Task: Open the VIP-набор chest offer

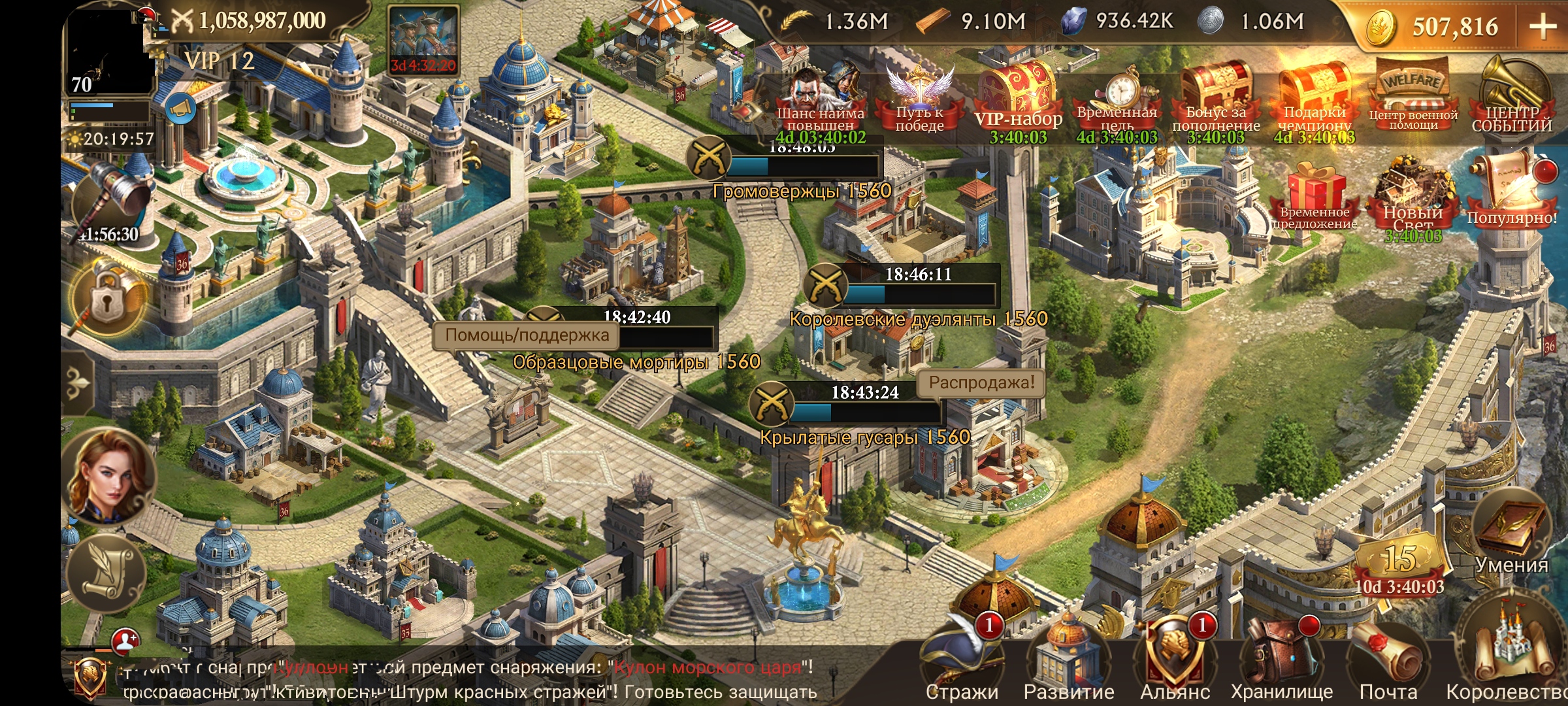Action: (1018, 101)
